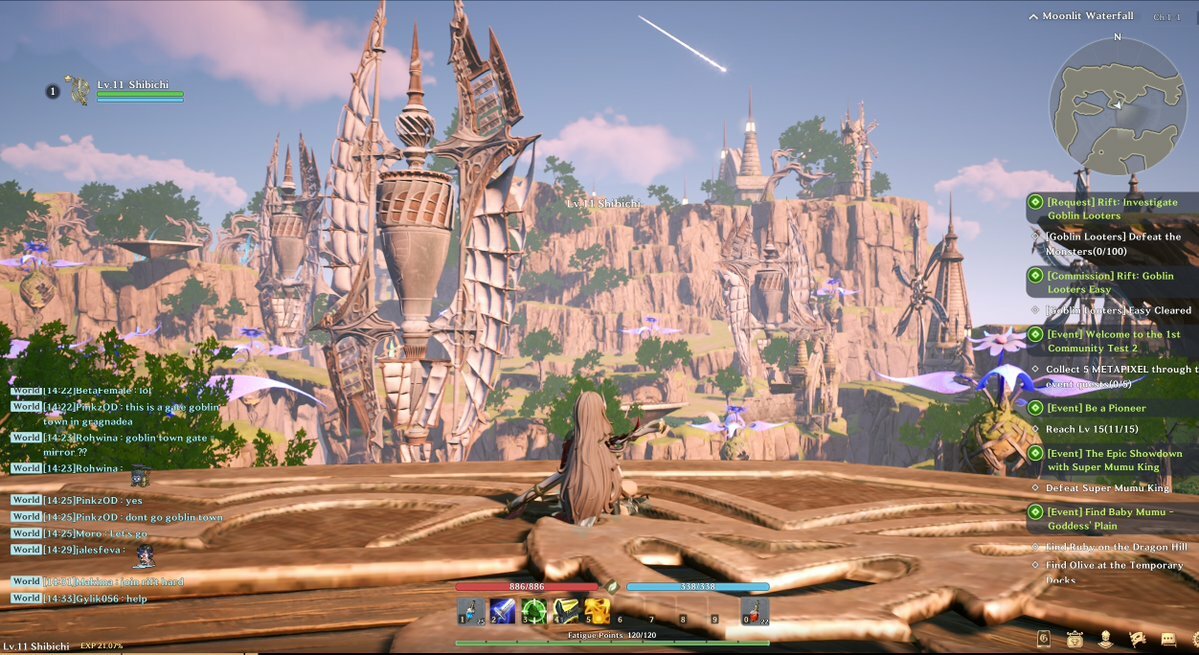This screenshot has height=655, width=1199.
Task: Use the red potion in slot 0
Action: click(x=755, y=610)
